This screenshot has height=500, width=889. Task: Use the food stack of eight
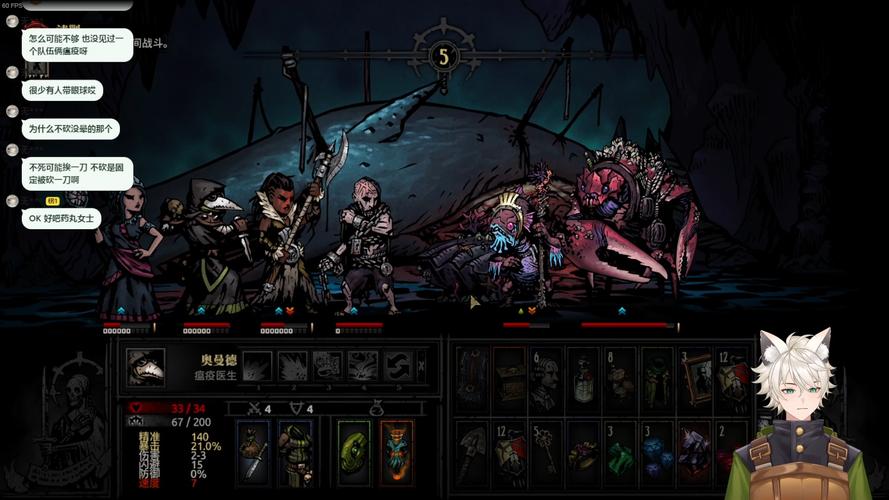click(619, 379)
